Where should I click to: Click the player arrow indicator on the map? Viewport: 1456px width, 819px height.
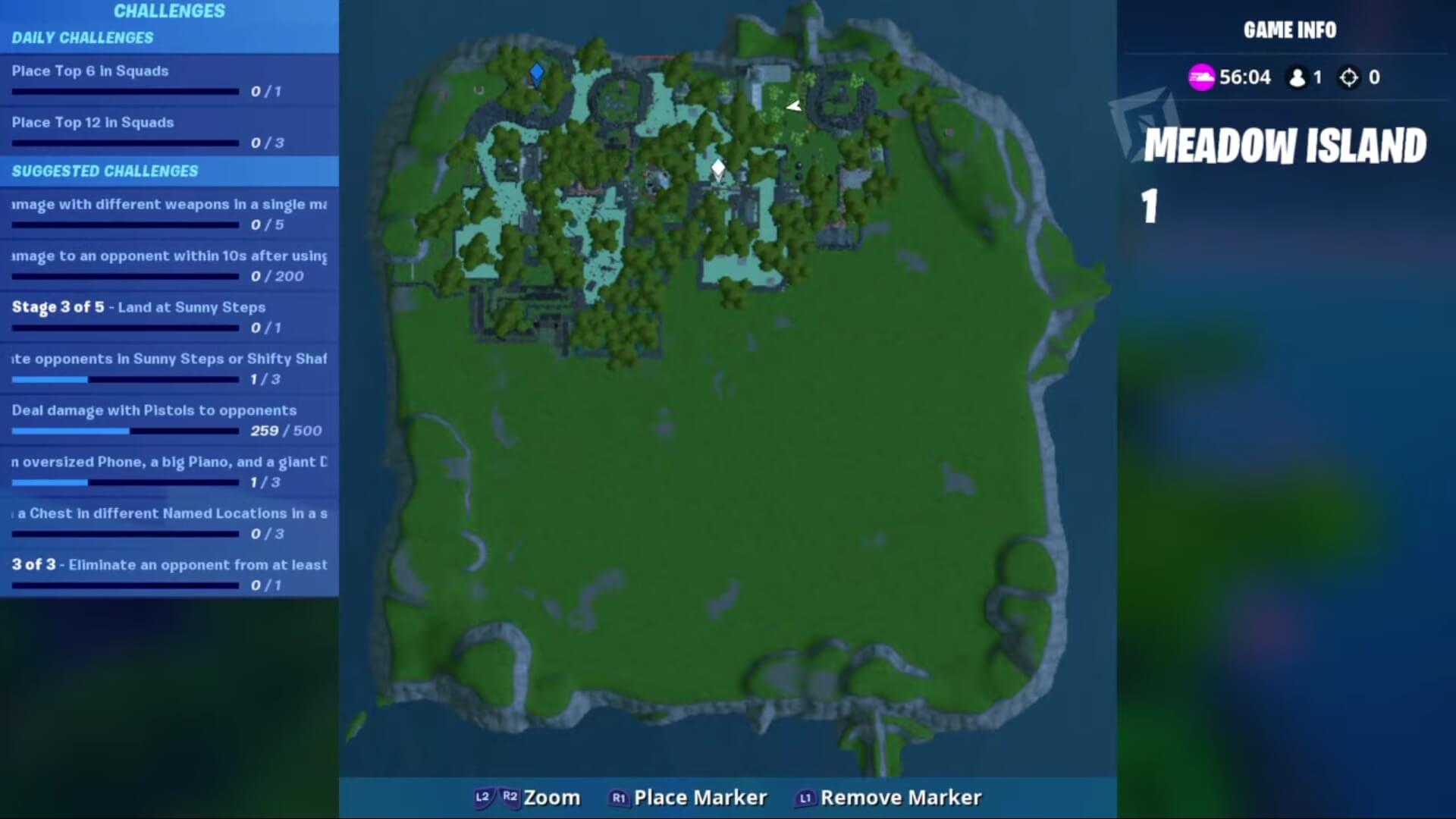[792, 106]
